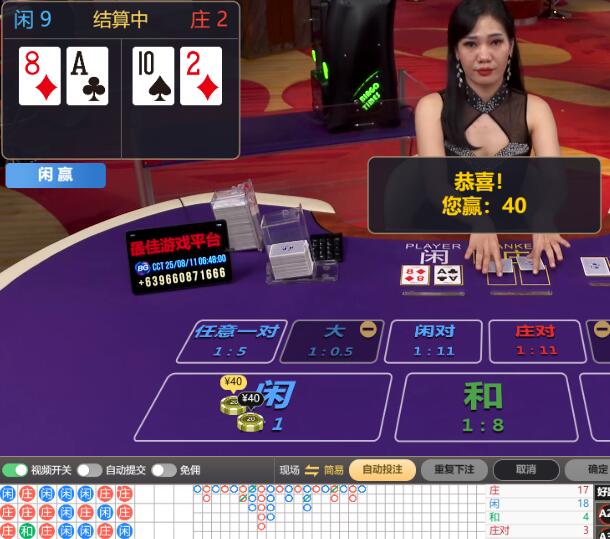Bet on 闲对 (Player Pair)
The image size is (610, 539).
(x=434, y=340)
